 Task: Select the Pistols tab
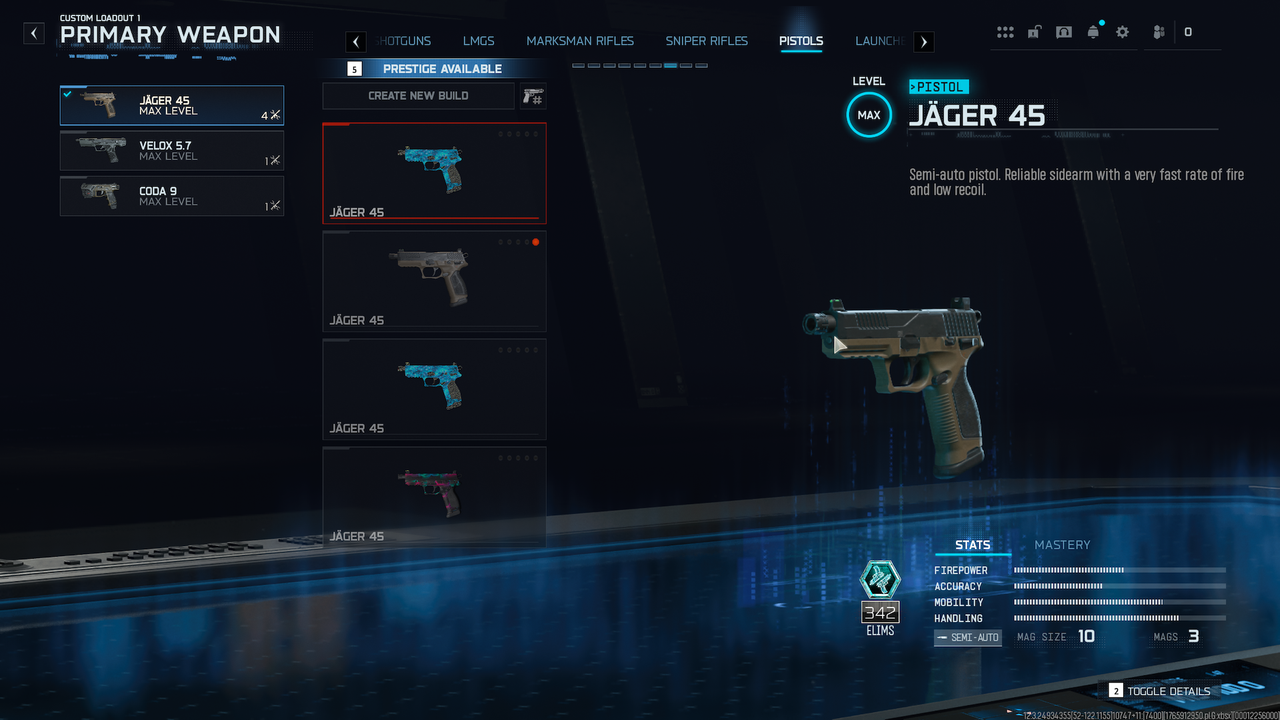[x=801, y=41]
